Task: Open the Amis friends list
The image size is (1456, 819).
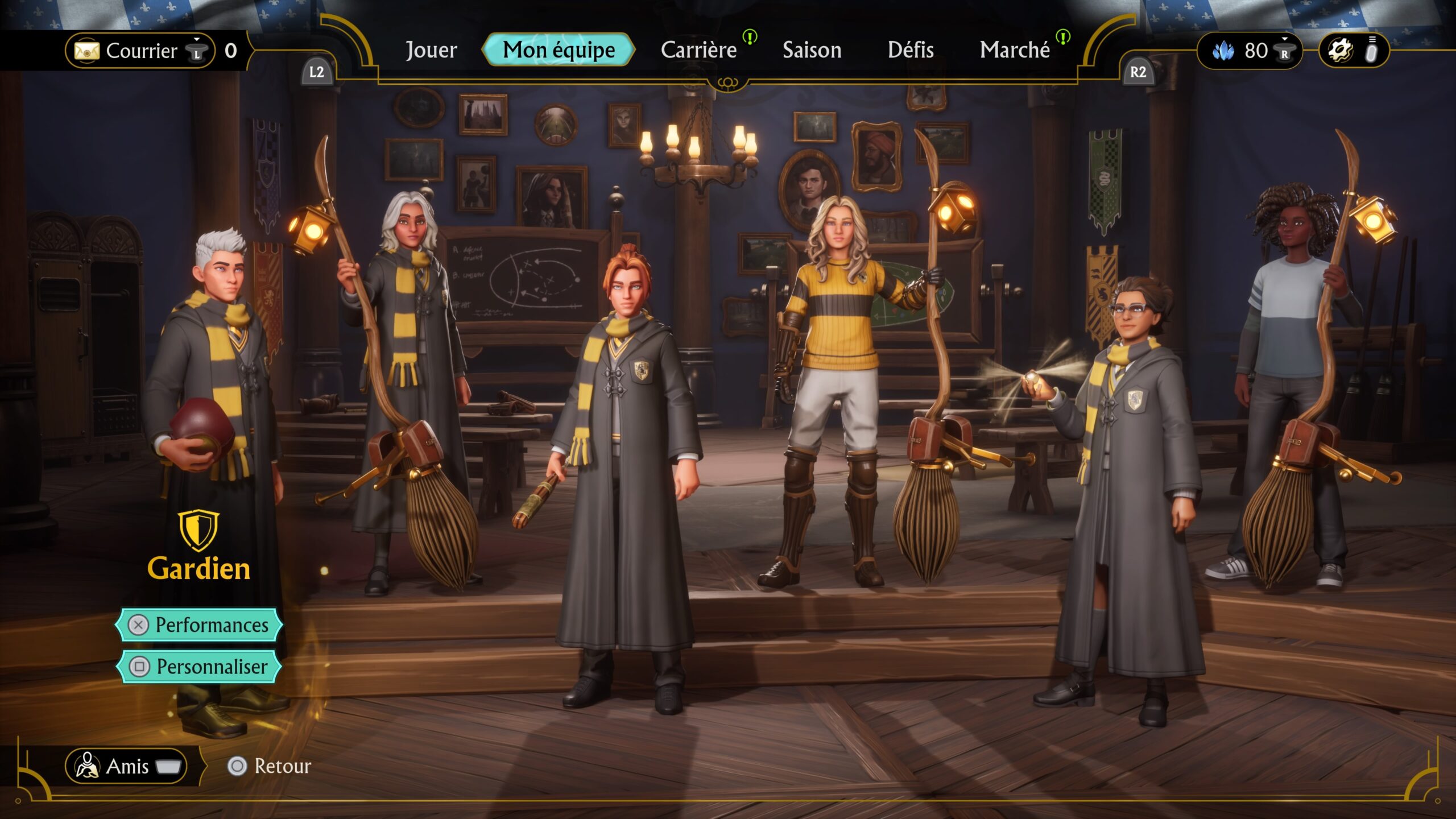Action: tap(126, 766)
